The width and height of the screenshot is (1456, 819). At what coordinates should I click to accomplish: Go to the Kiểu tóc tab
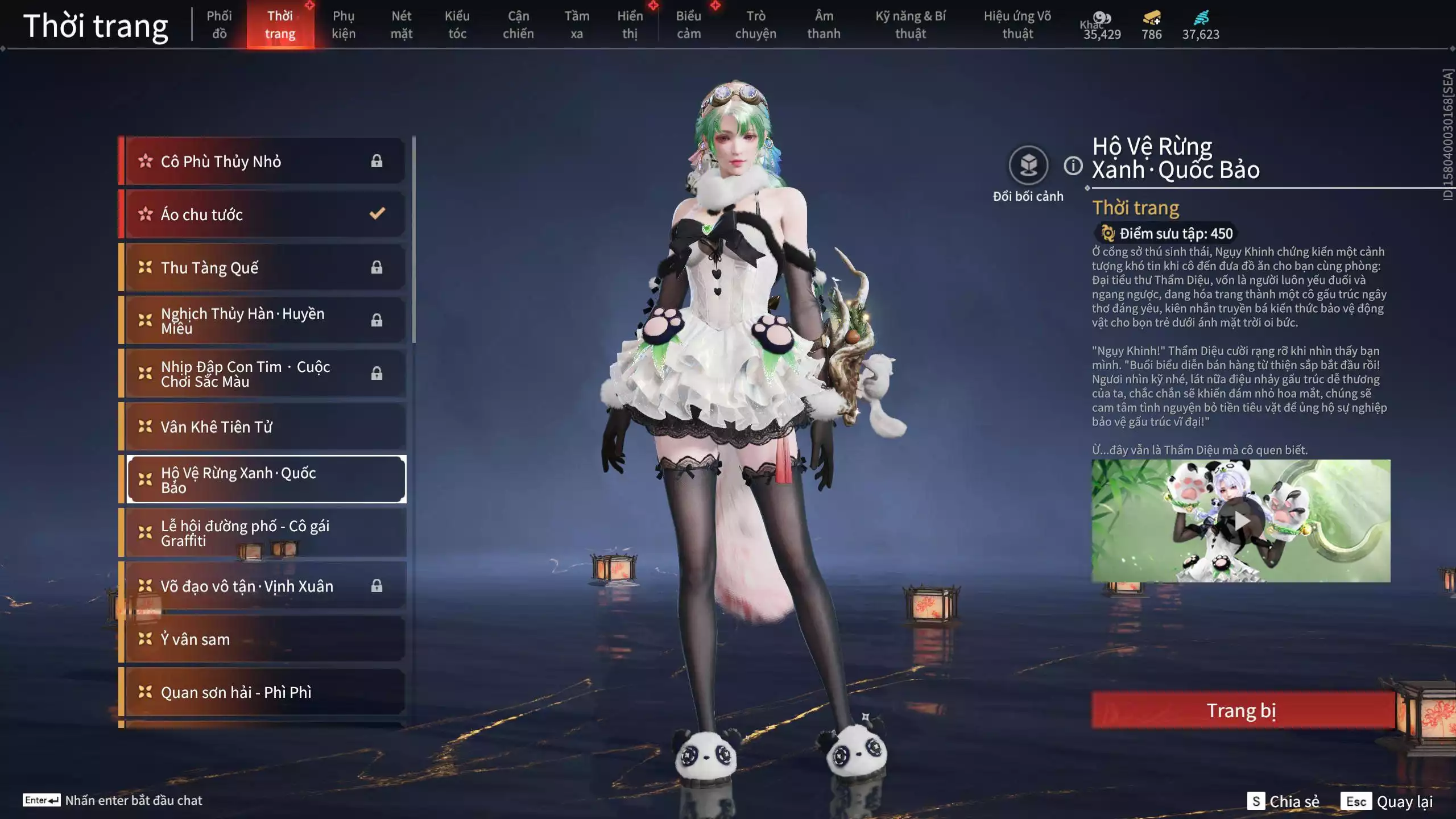tap(457, 25)
